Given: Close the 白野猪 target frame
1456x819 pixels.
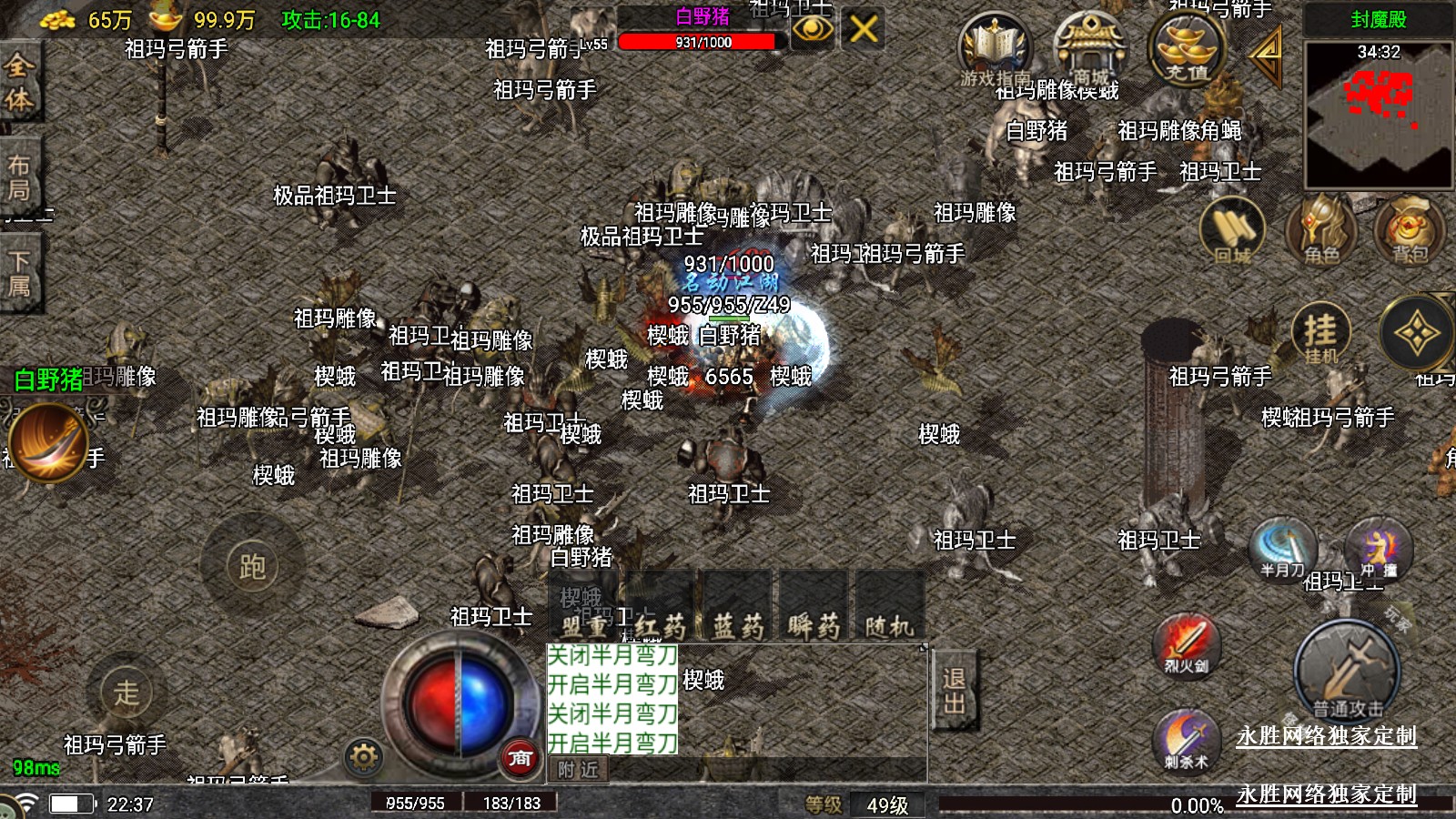Looking at the screenshot, I should tap(863, 29).
